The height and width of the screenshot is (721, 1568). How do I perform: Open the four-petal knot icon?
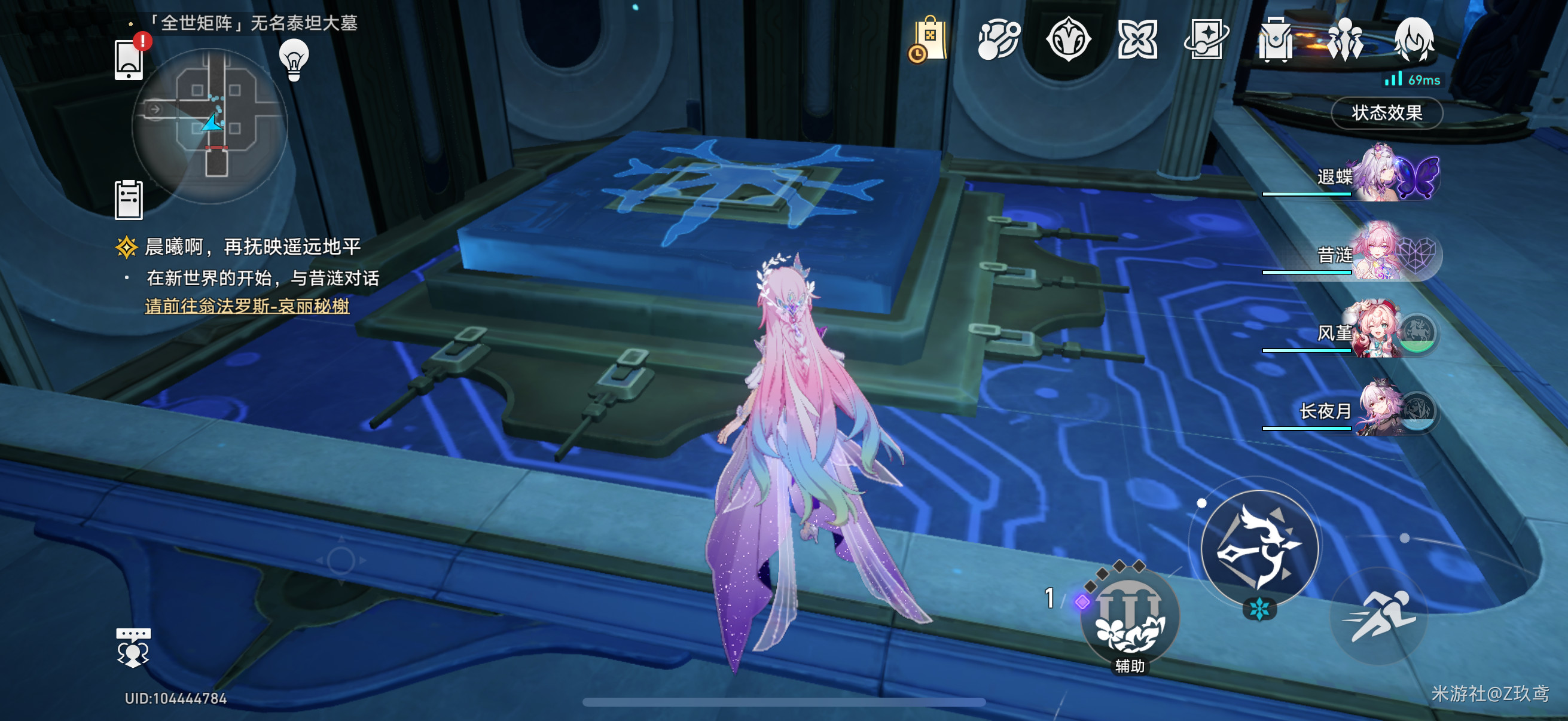1136,40
